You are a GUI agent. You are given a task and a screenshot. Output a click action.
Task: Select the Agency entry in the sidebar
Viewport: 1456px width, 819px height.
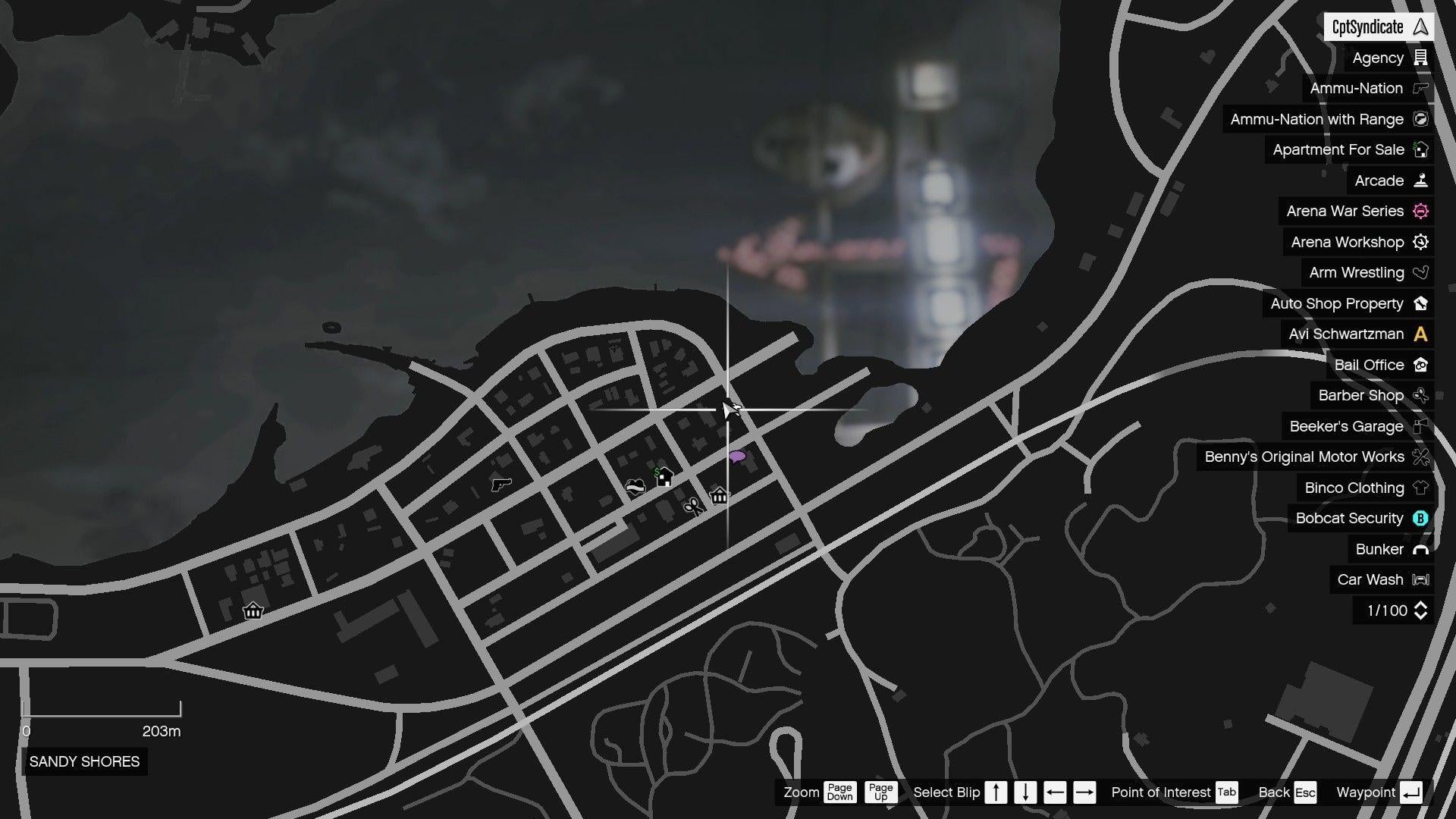(x=1377, y=58)
